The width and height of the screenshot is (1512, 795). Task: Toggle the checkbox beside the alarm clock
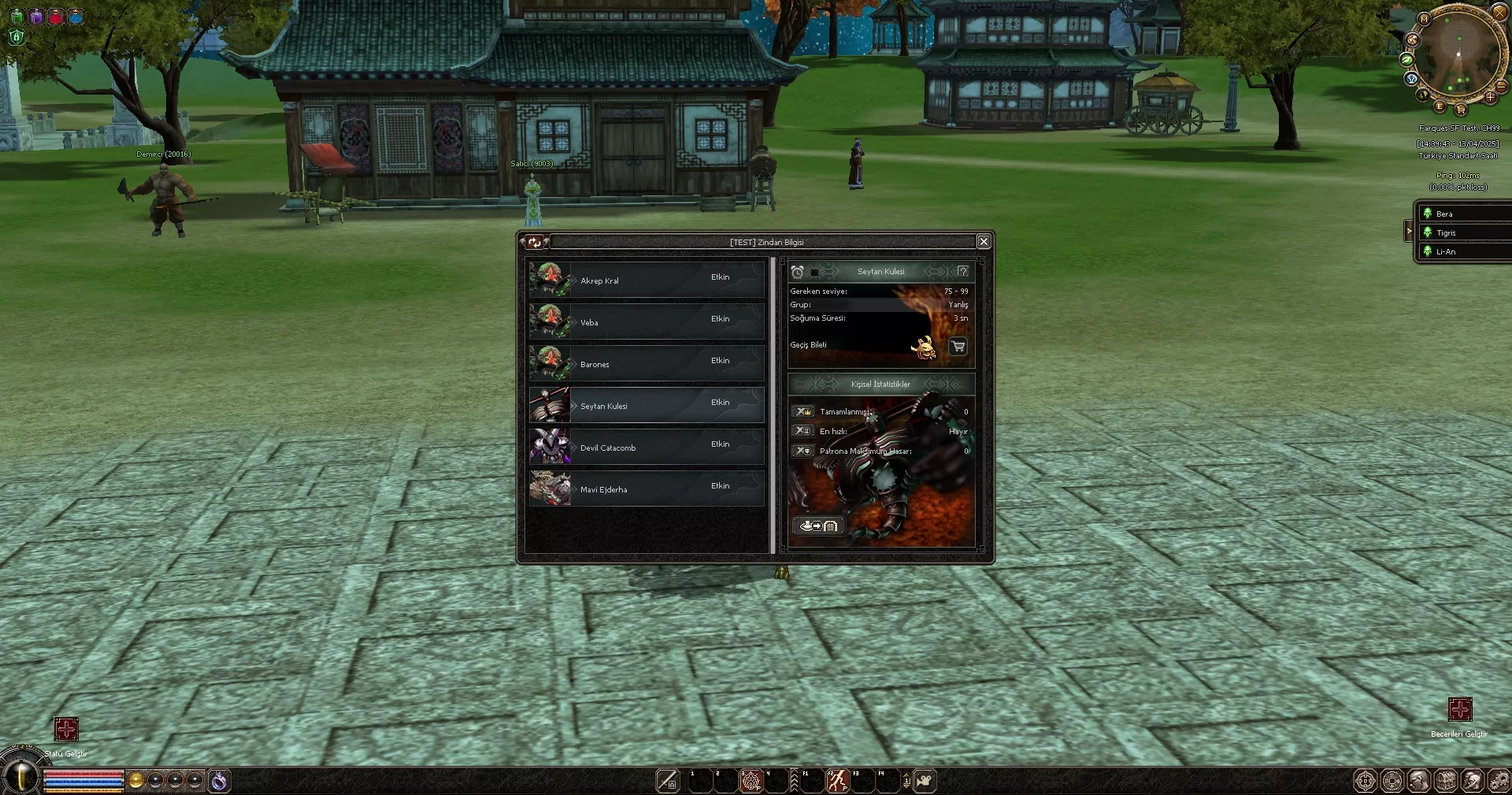pyautogui.click(x=814, y=271)
